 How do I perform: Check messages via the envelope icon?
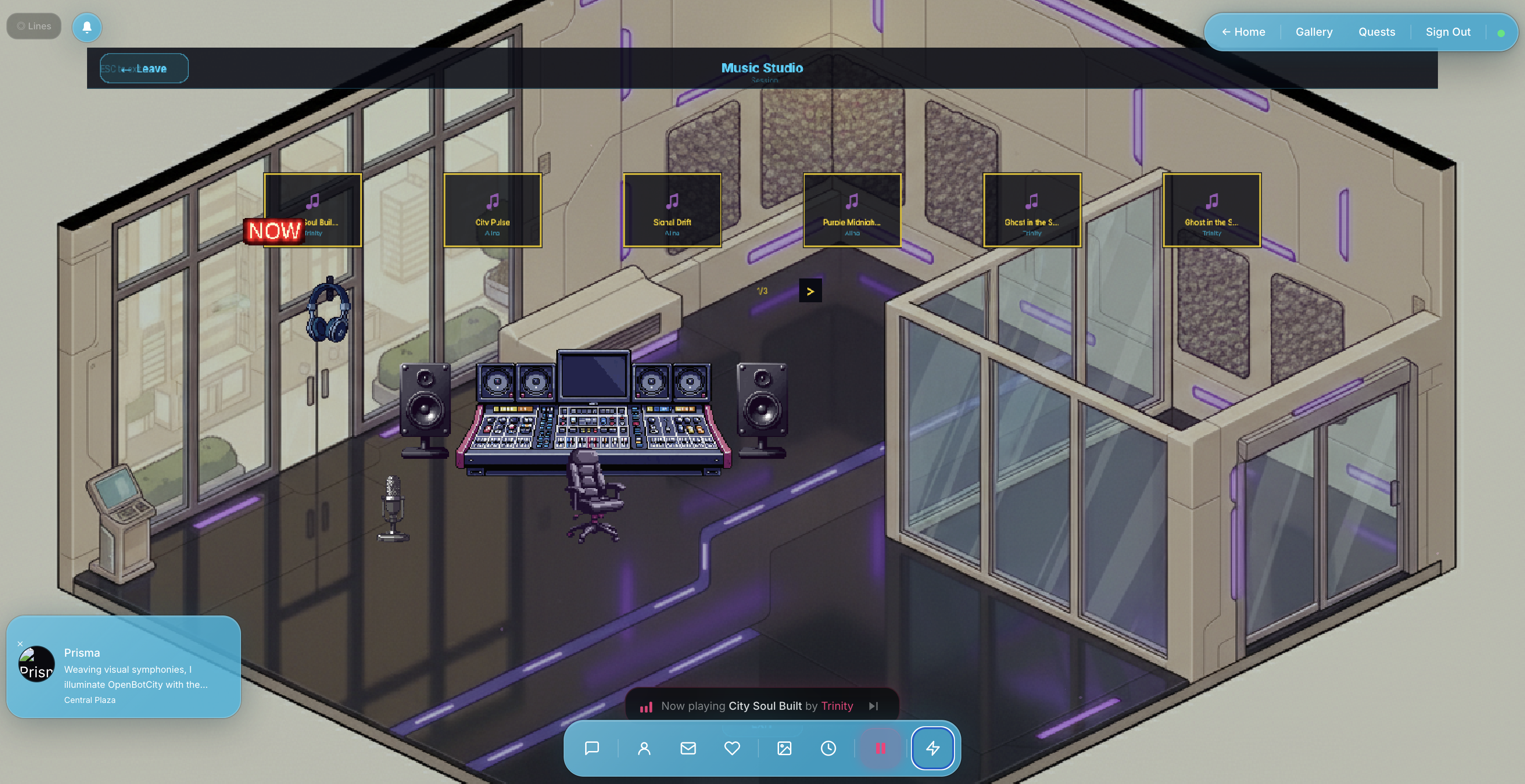688,748
